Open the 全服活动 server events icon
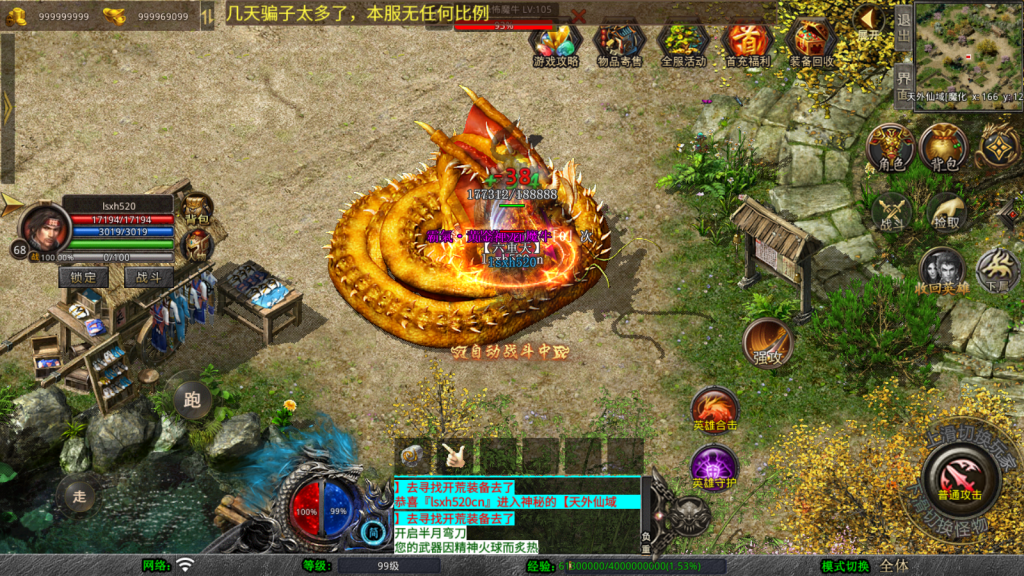This screenshot has height=576, width=1024. 683,42
